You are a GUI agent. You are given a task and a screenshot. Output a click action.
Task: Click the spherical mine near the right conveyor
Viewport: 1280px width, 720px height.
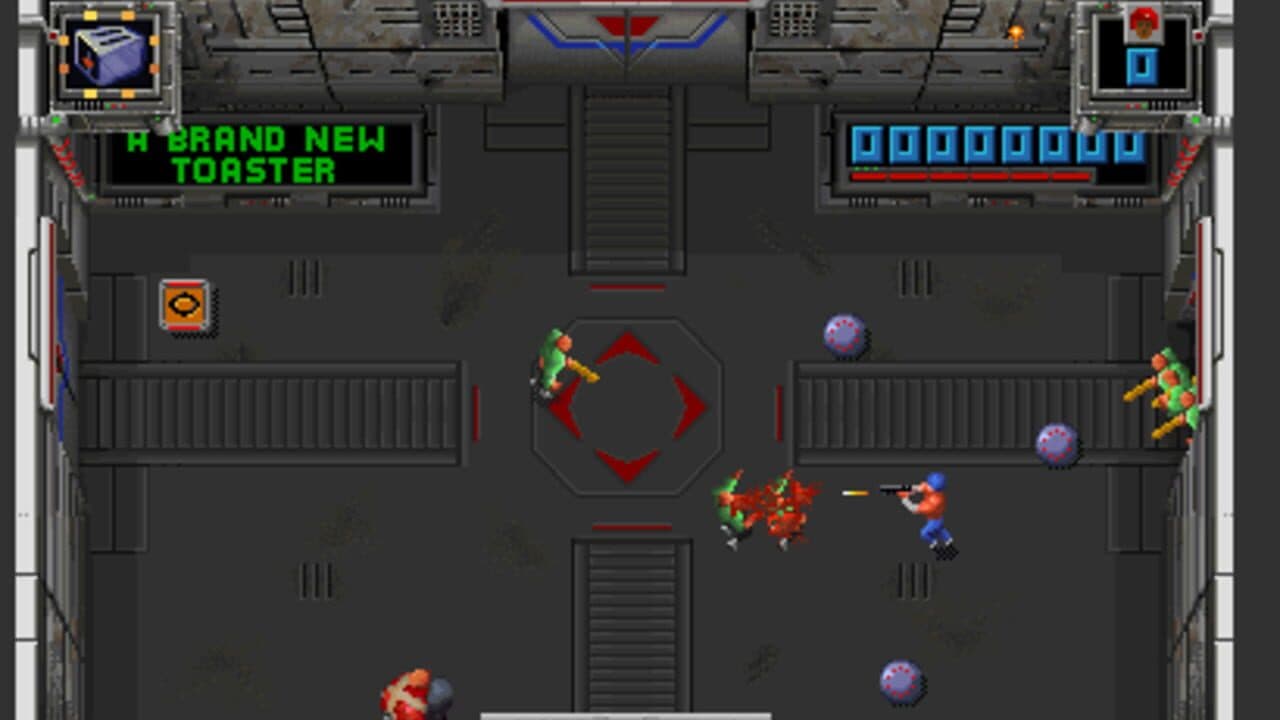pos(1056,444)
